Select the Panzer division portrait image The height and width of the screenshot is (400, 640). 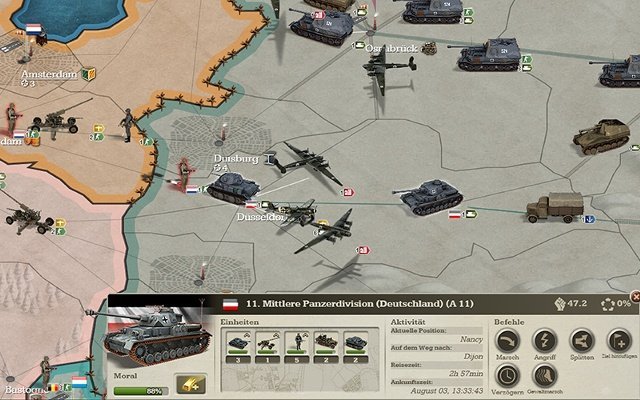click(x=155, y=340)
